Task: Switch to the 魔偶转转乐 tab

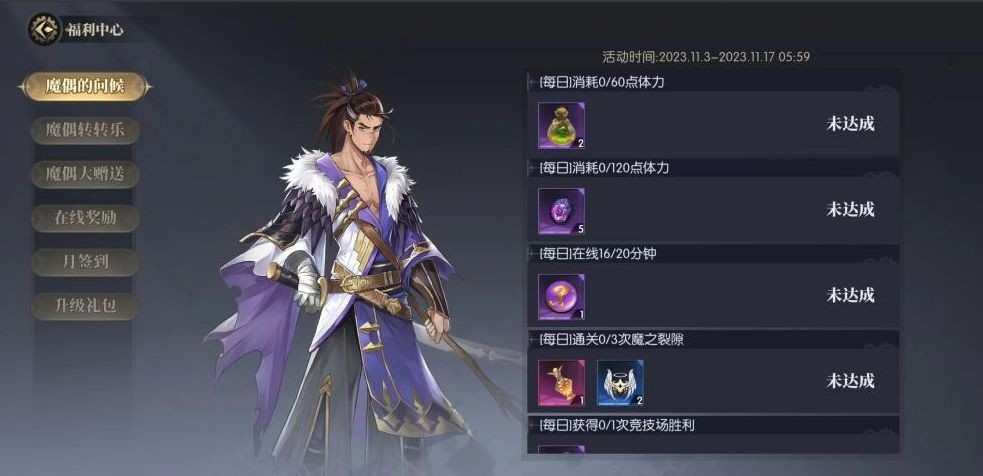Action: coord(84,130)
